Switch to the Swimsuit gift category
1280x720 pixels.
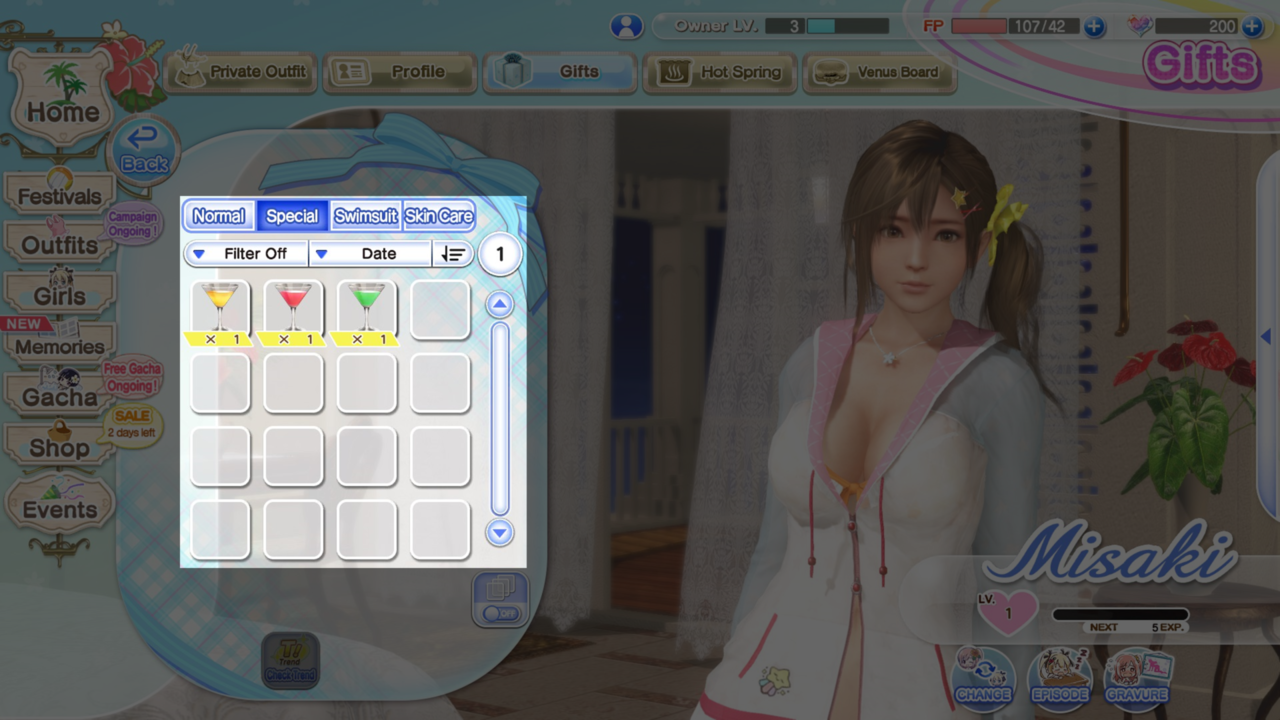coord(365,216)
